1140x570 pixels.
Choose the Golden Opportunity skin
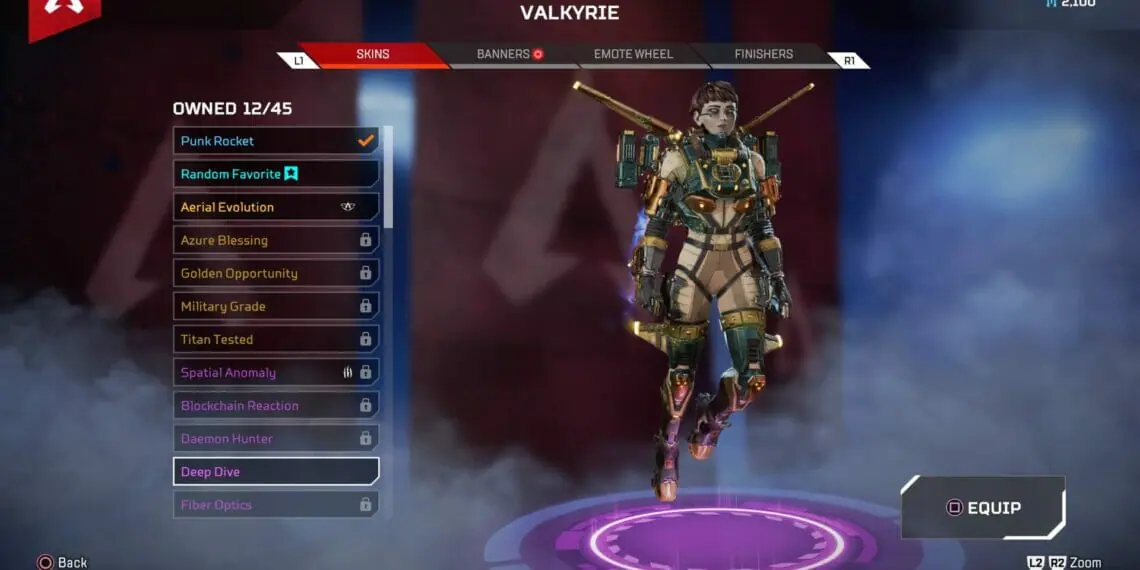coord(276,273)
